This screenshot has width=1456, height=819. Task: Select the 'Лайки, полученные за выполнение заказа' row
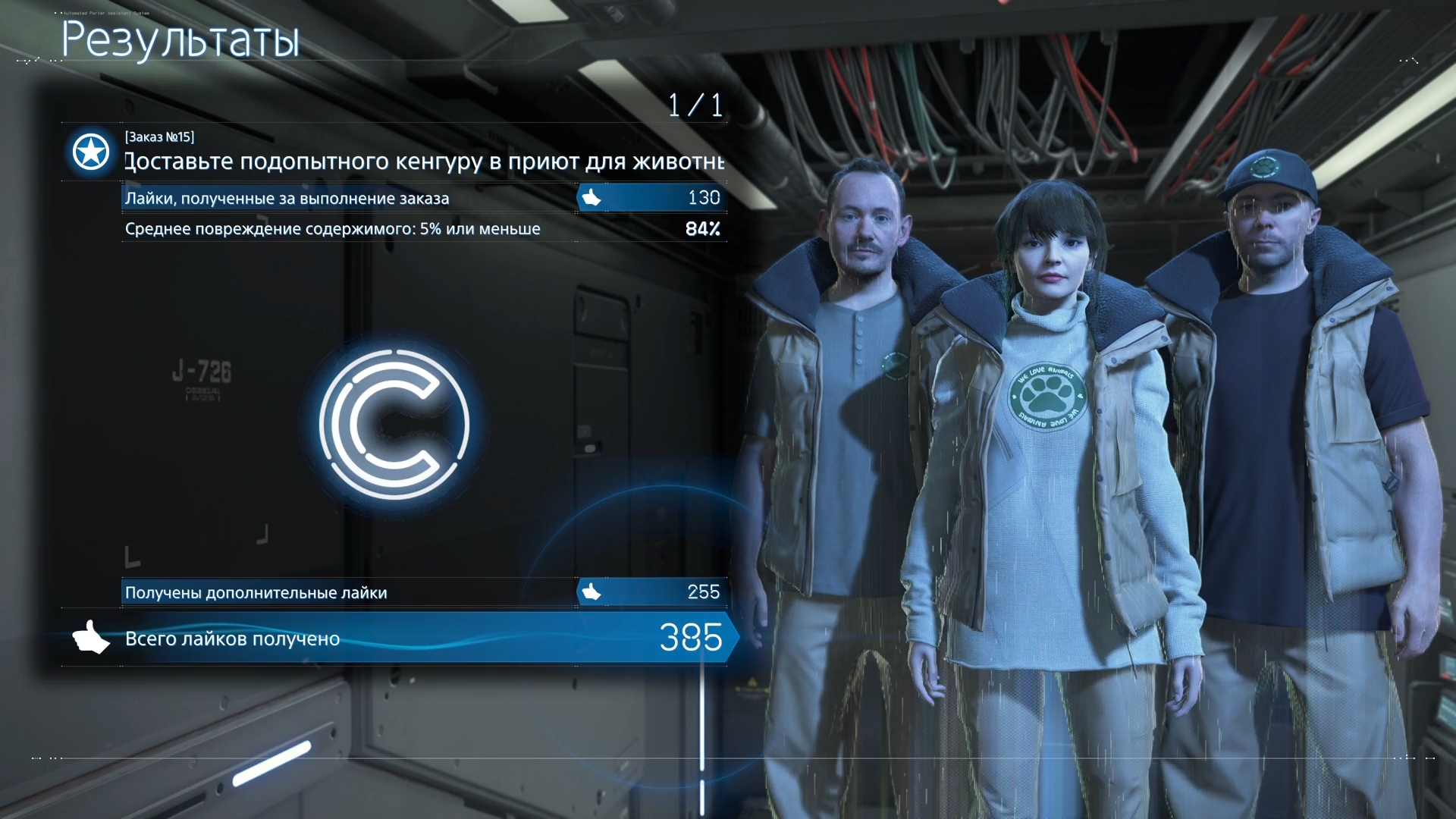click(423, 198)
